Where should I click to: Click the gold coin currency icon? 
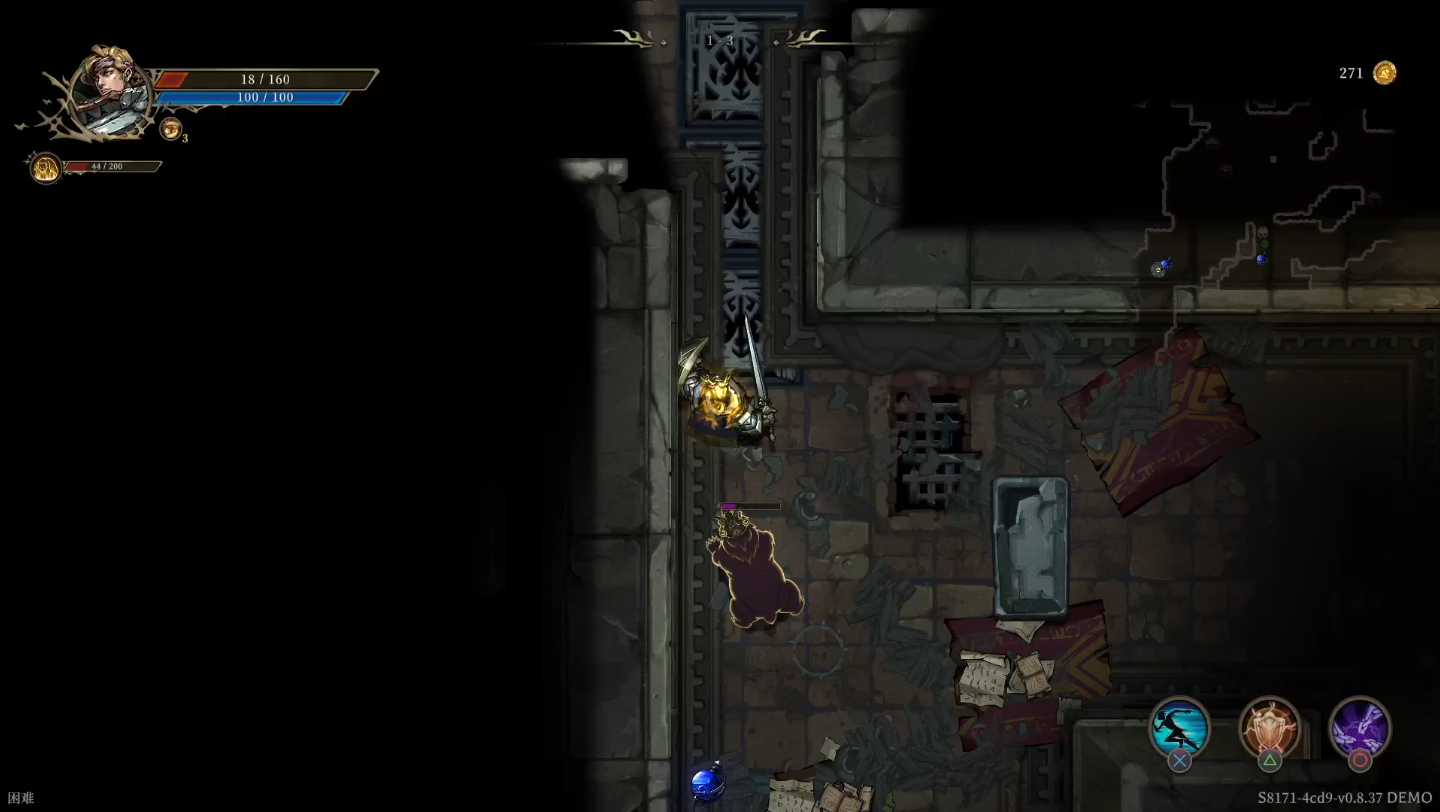coord(1384,73)
